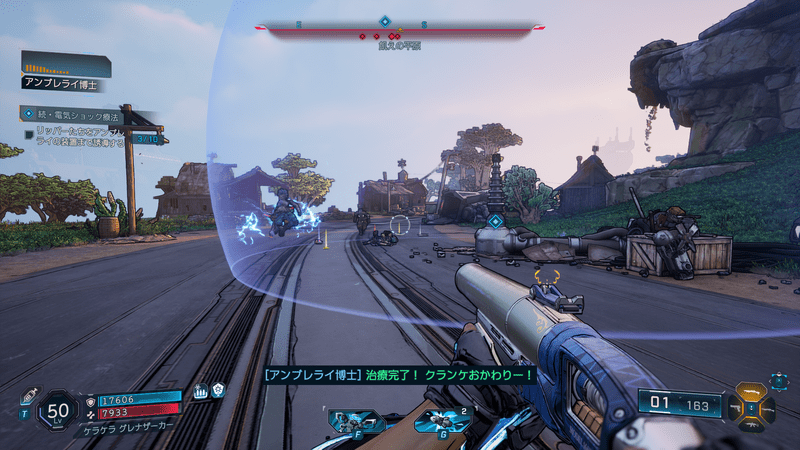Image resolution: width=800 pixels, height=450 pixels.
Task: Switch to the bottom weapon slot
Action: [x=750, y=426]
